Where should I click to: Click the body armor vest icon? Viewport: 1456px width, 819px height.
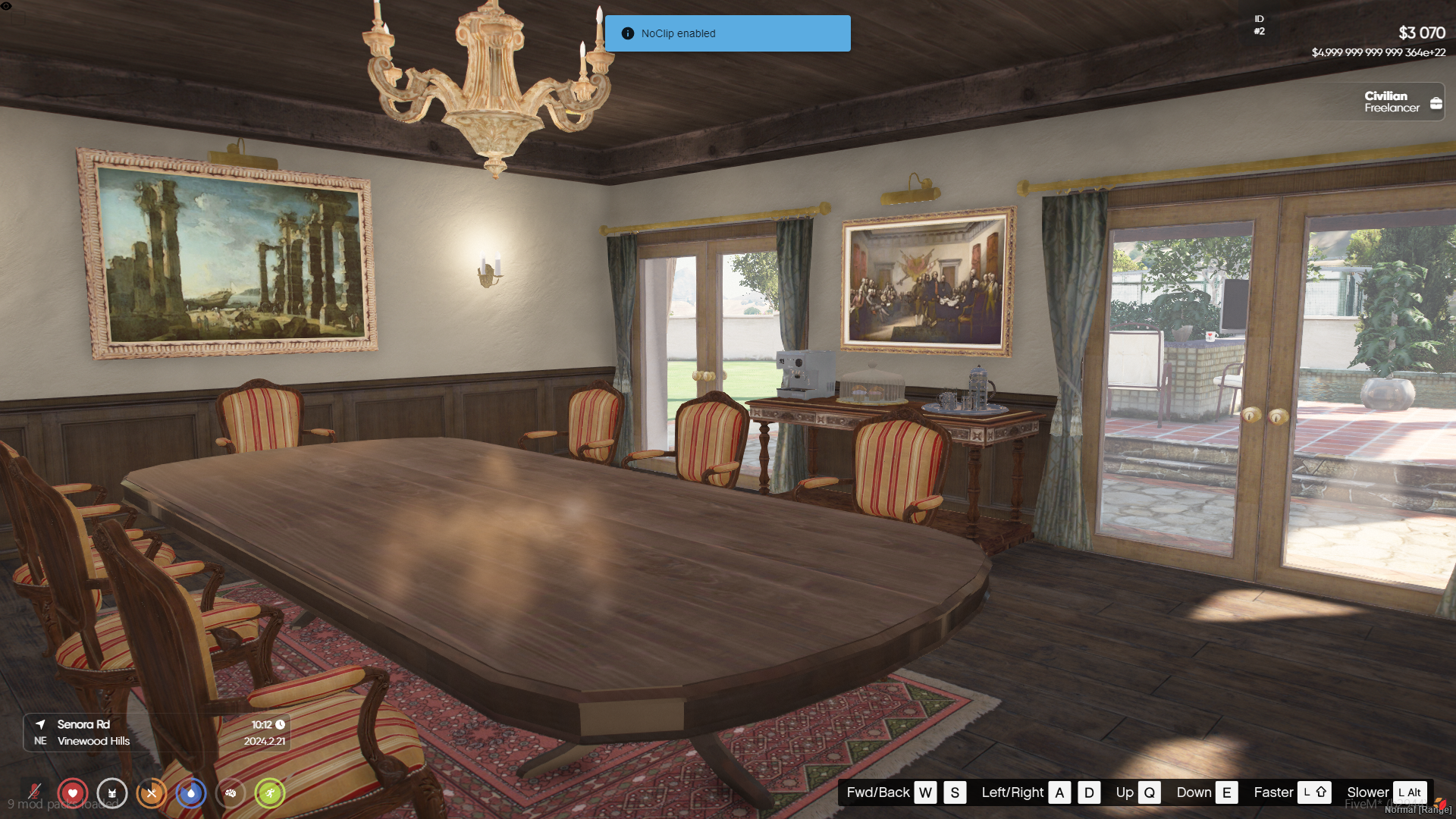pos(112,793)
